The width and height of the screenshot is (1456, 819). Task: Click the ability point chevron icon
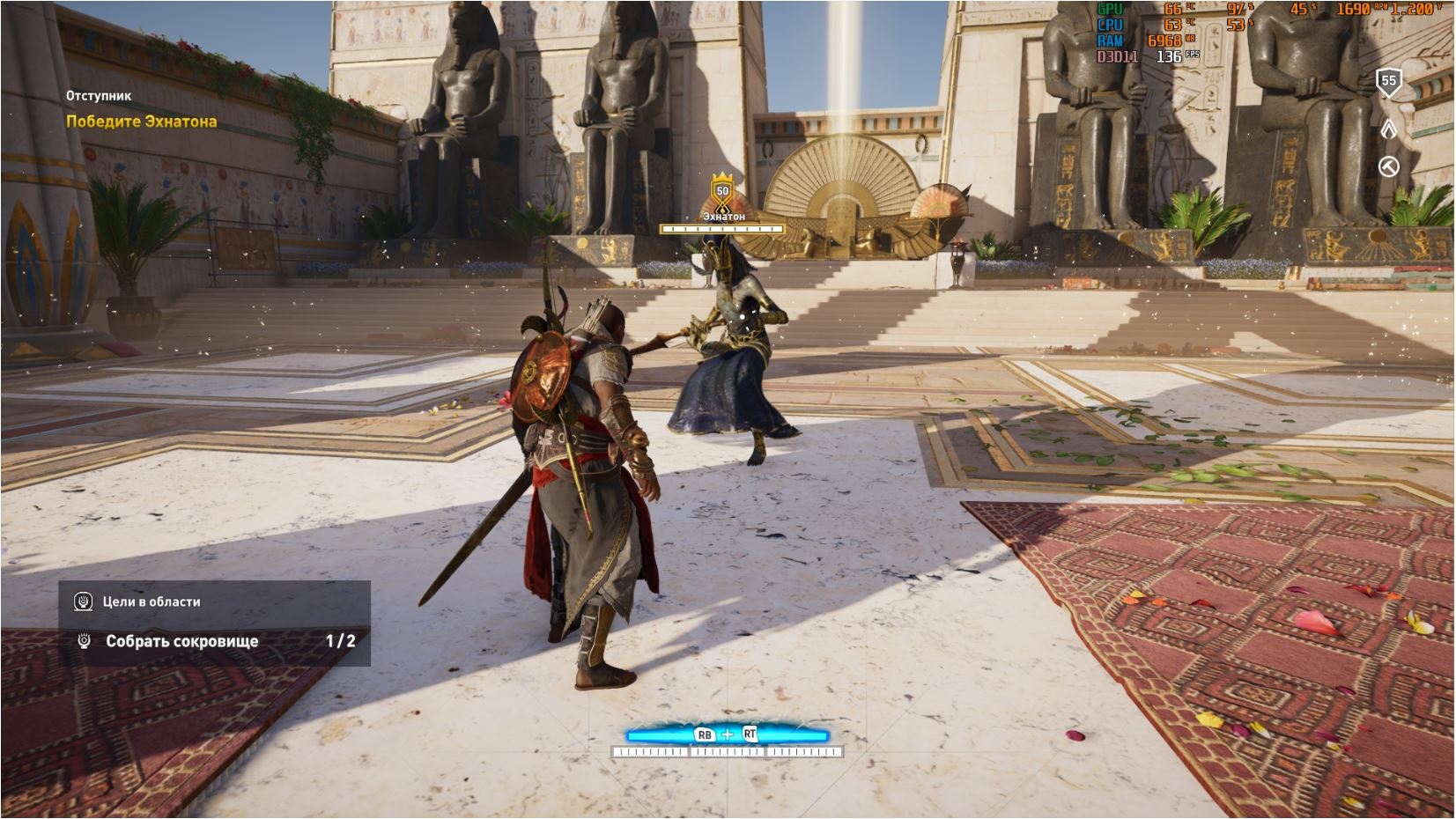pyautogui.click(x=1388, y=129)
